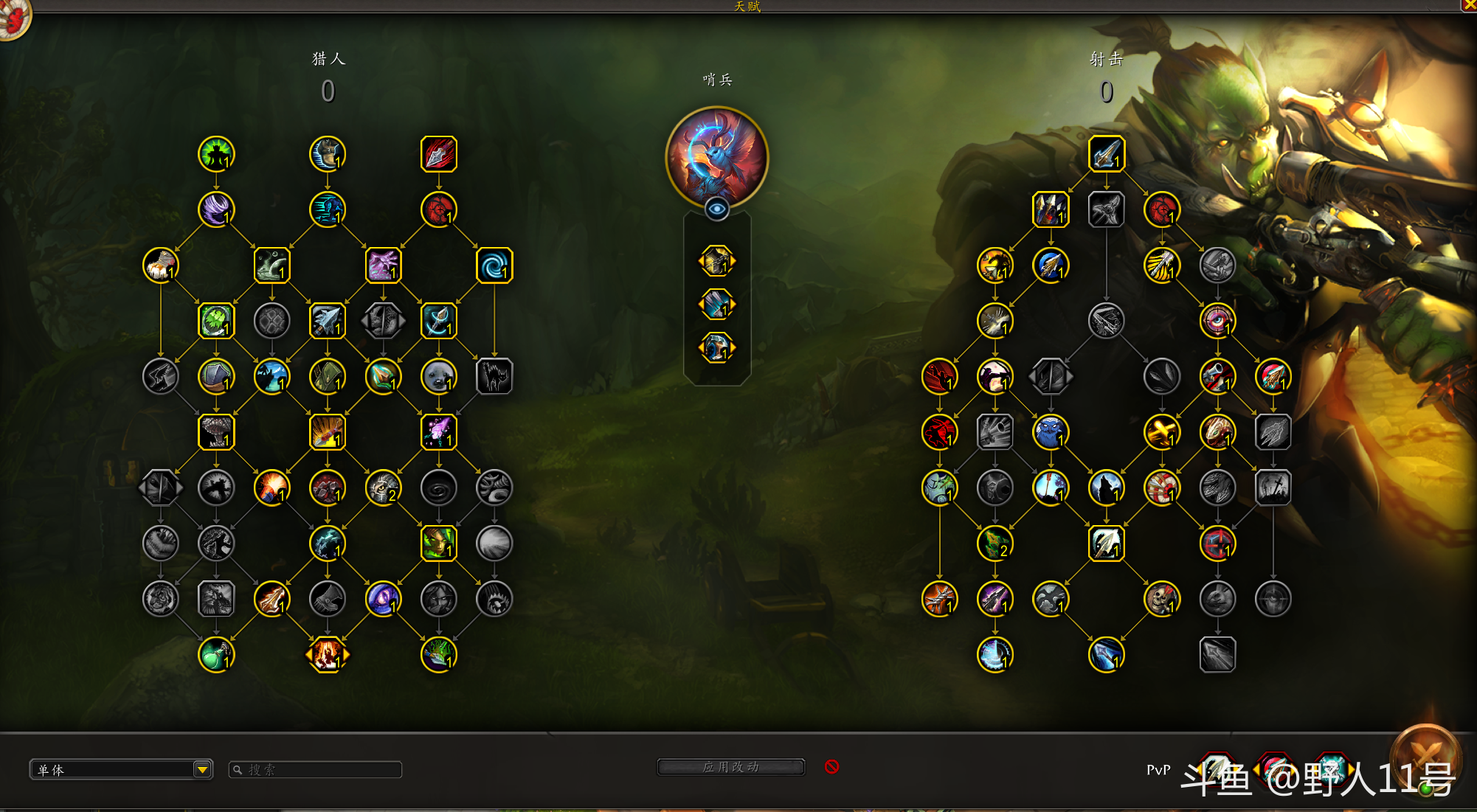The height and width of the screenshot is (812, 1477).
Task: Choose the mushroom cloud square talent
Action: pyautogui.click(x=216, y=432)
